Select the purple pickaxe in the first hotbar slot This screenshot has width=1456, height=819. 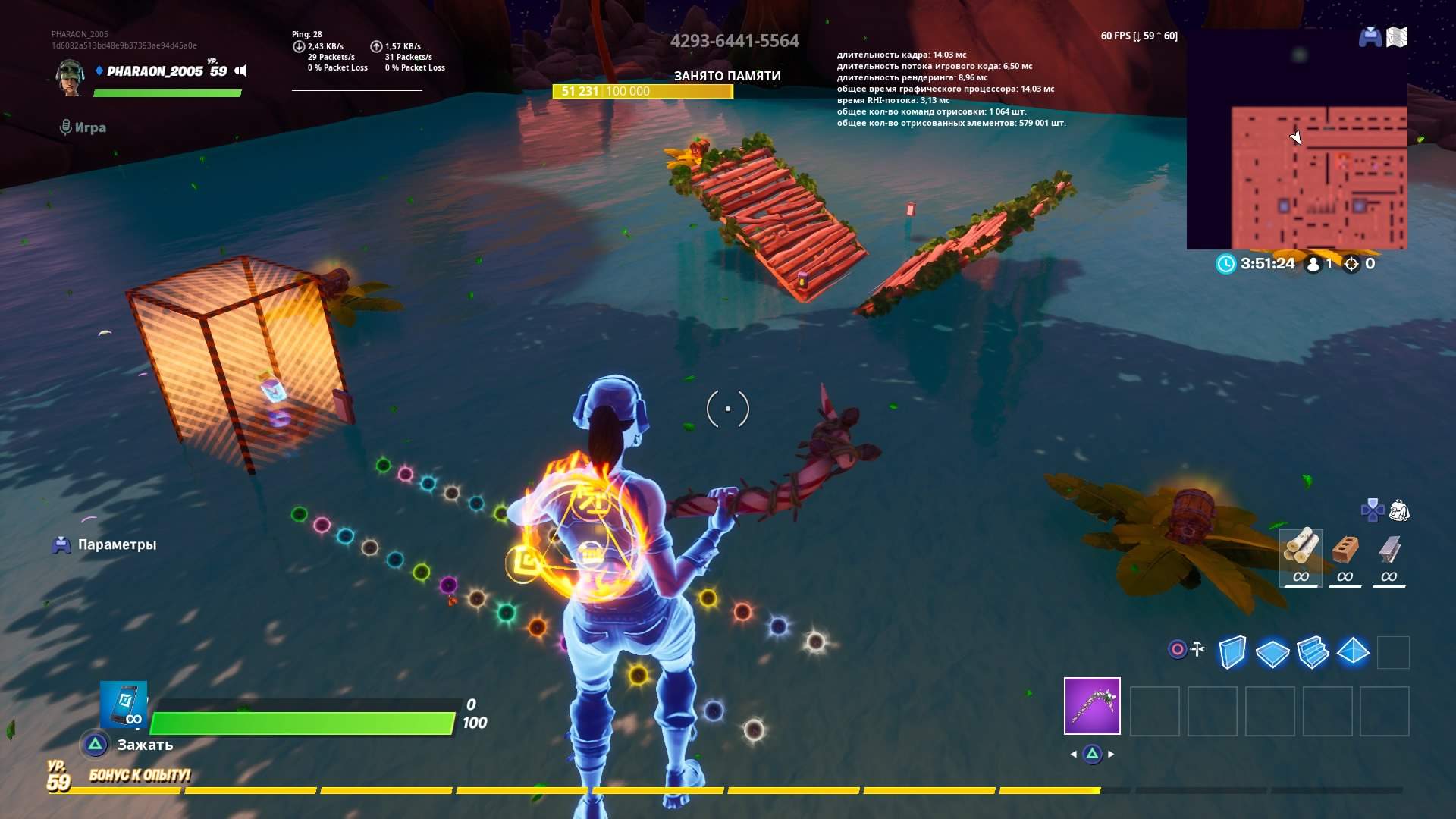pos(1091,707)
